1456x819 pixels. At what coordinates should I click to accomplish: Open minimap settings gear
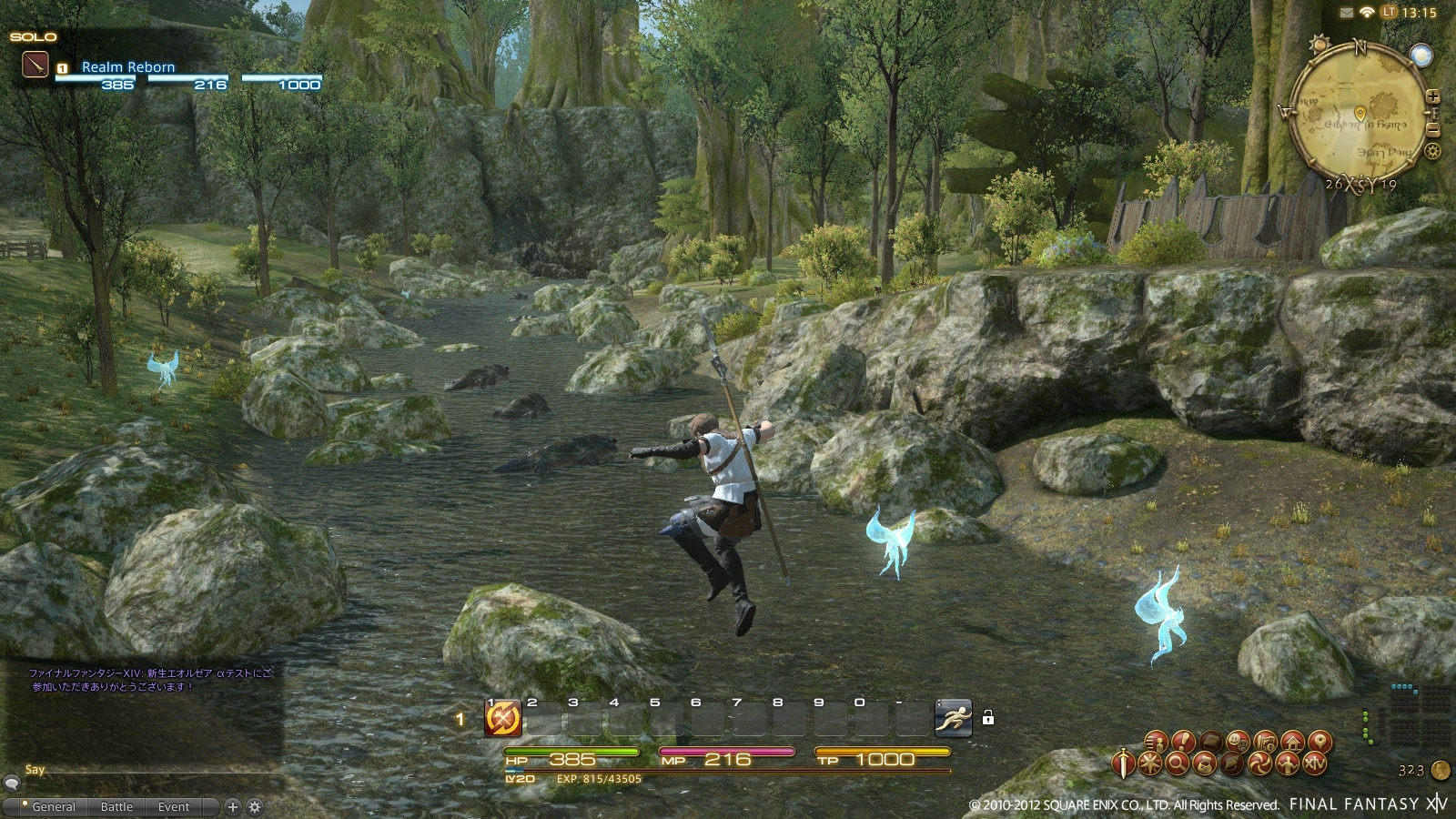click(1433, 151)
